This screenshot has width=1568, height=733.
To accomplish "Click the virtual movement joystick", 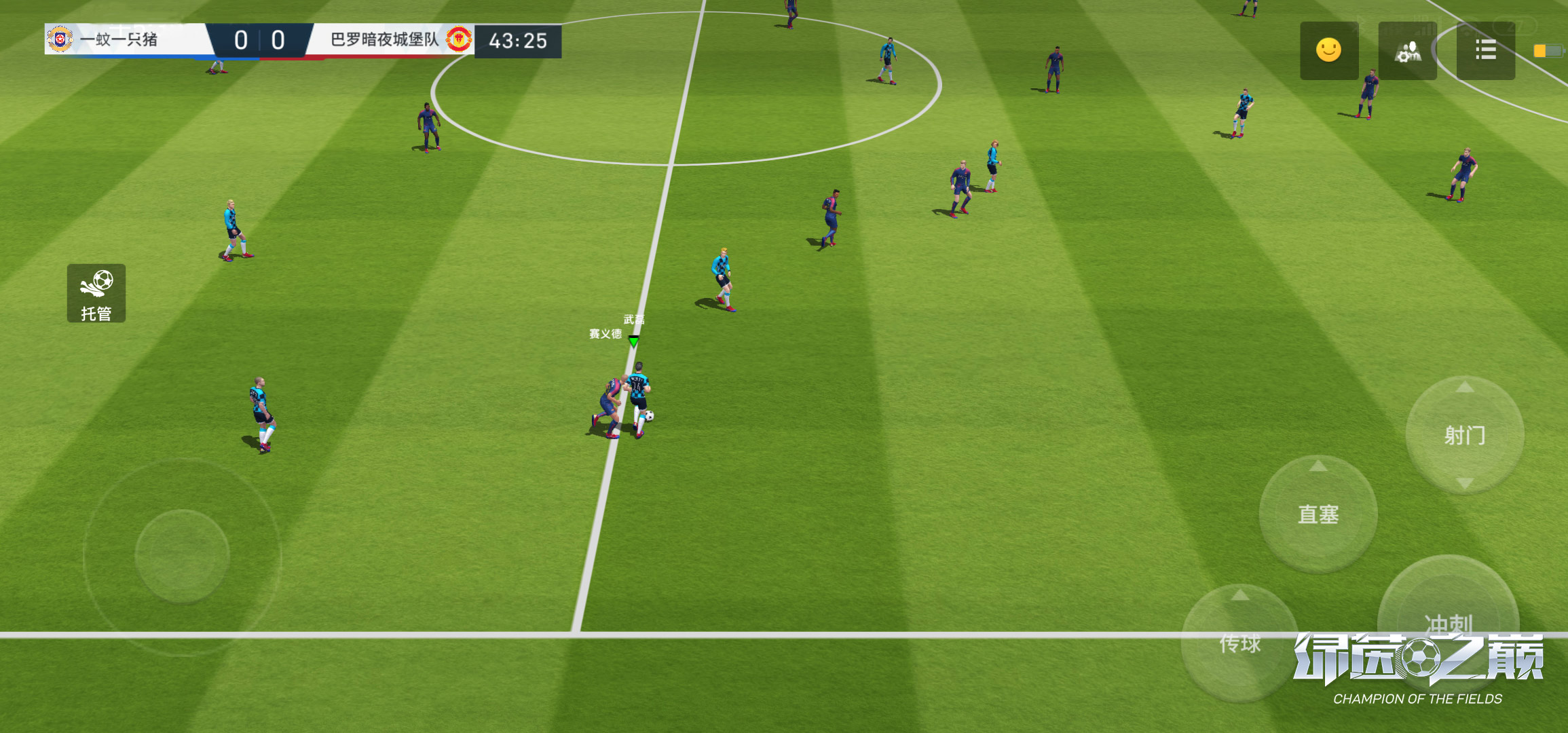I will (x=182, y=557).
